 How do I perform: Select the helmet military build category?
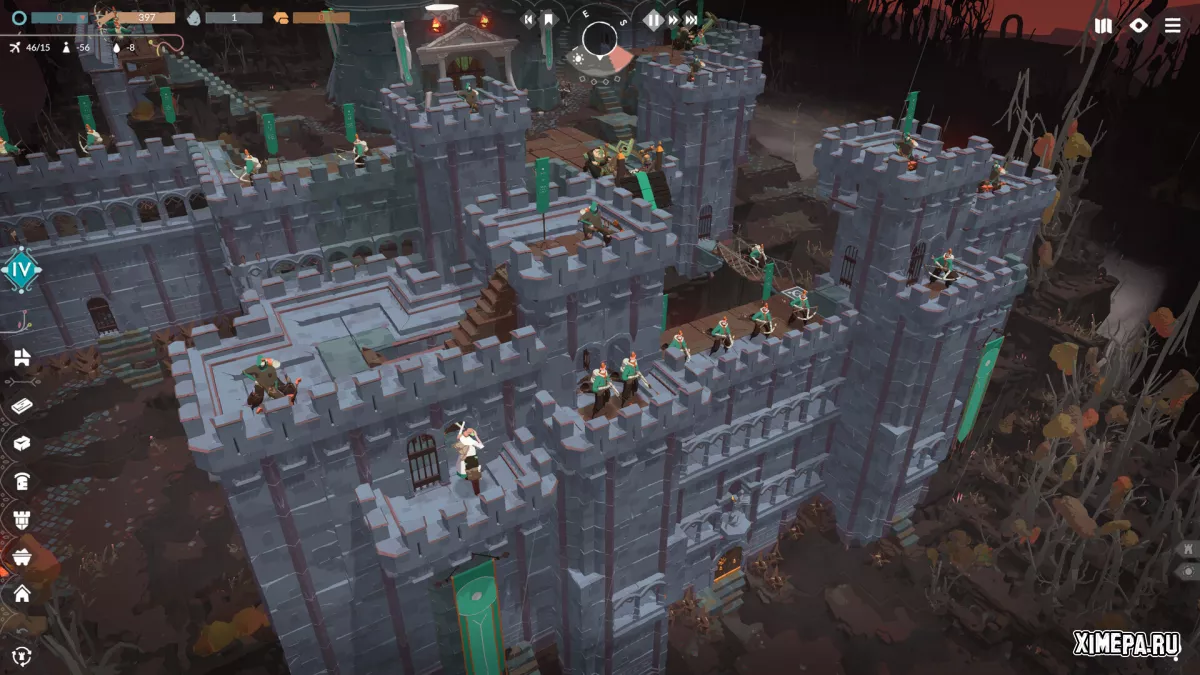pos(21,481)
